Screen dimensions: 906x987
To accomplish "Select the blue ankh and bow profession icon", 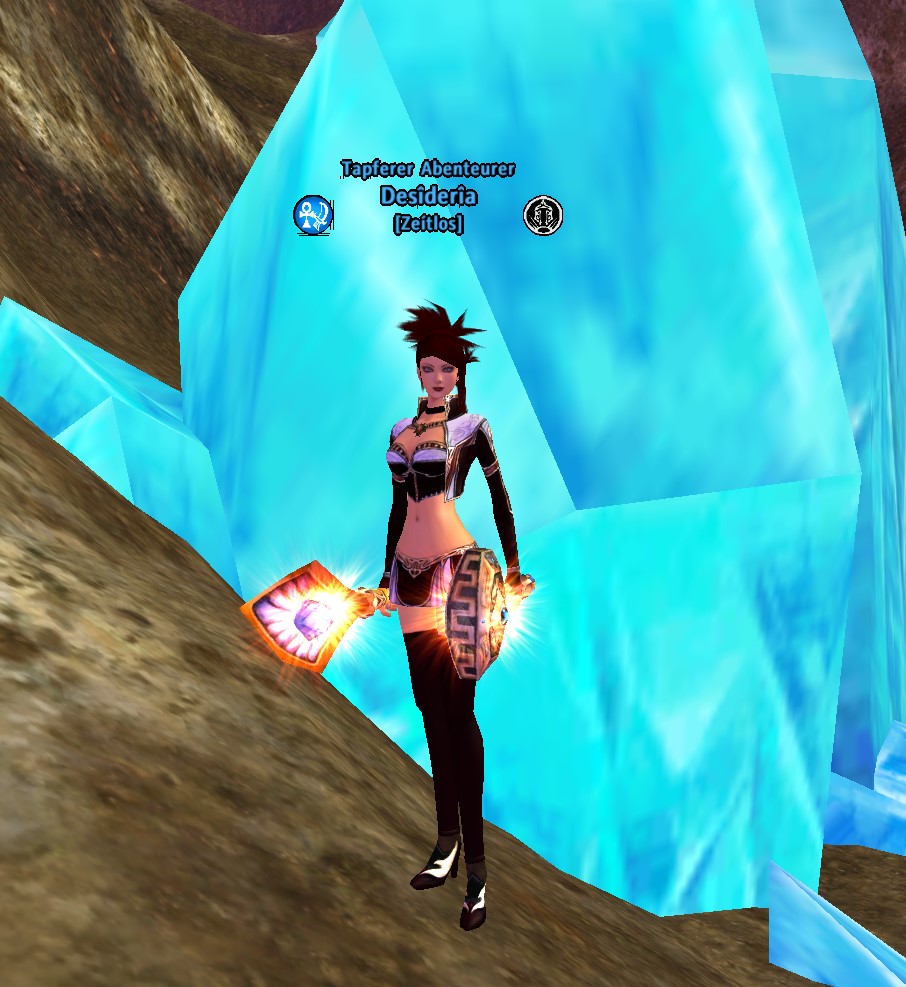I will (x=311, y=215).
